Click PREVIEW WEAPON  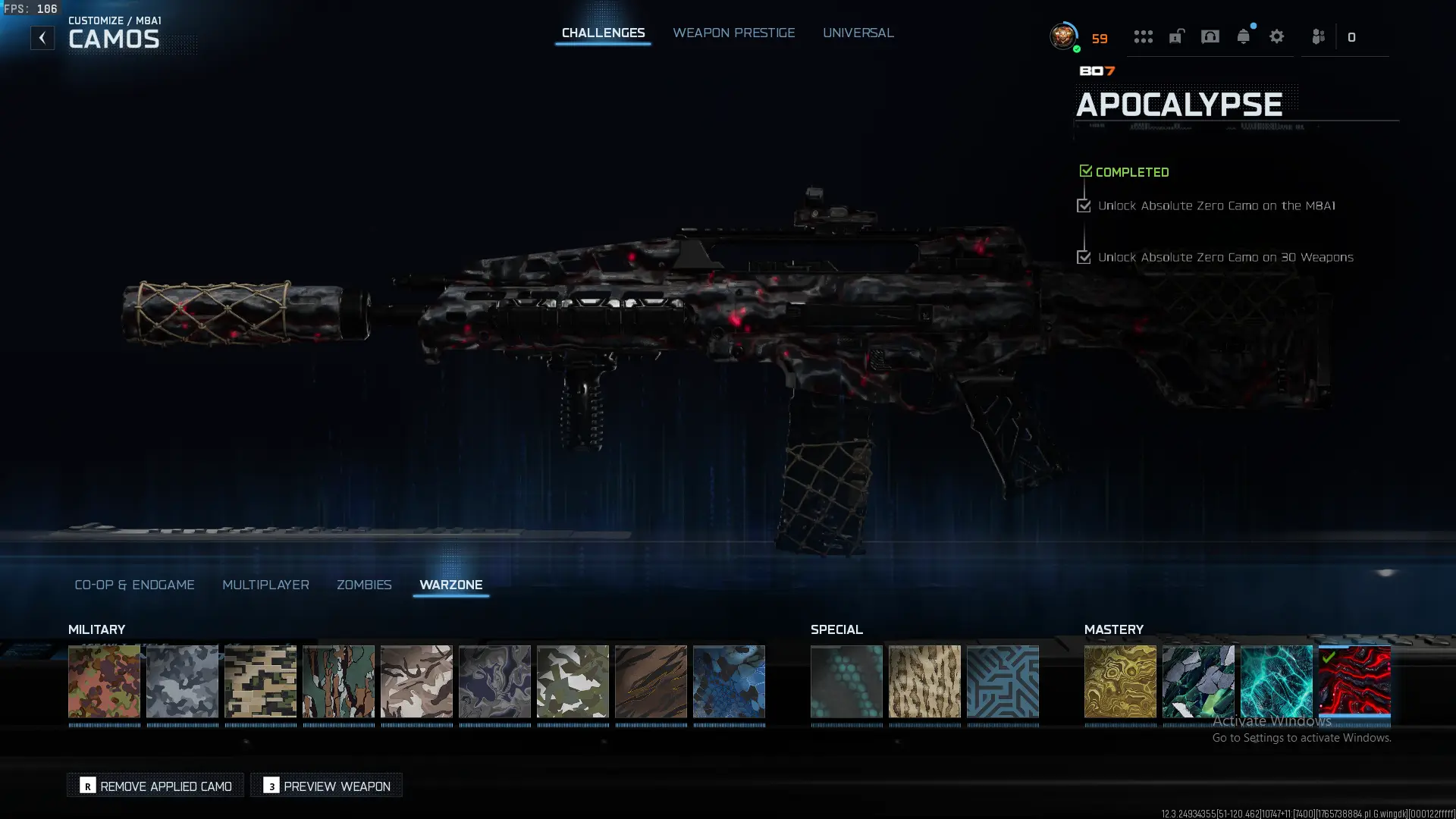click(x=326, y=785)
